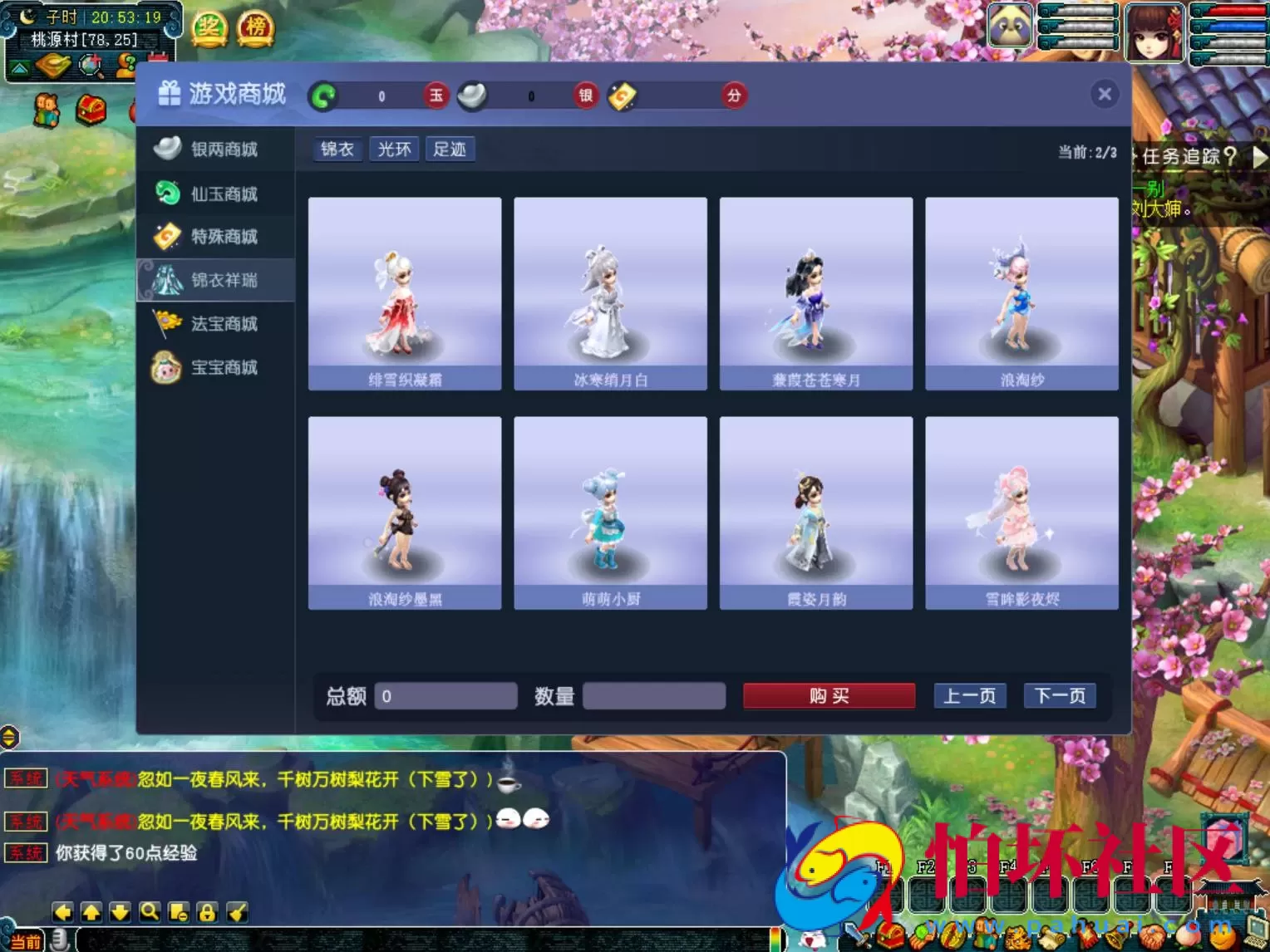
Task: Switch to the 光环 tab
Action: (x=394, y=149)
